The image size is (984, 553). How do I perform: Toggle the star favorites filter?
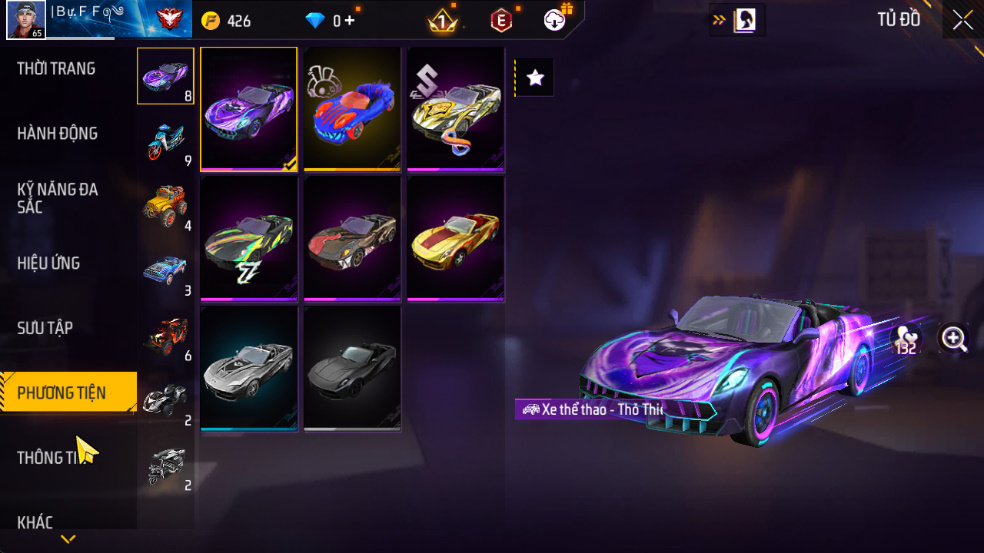535,77
